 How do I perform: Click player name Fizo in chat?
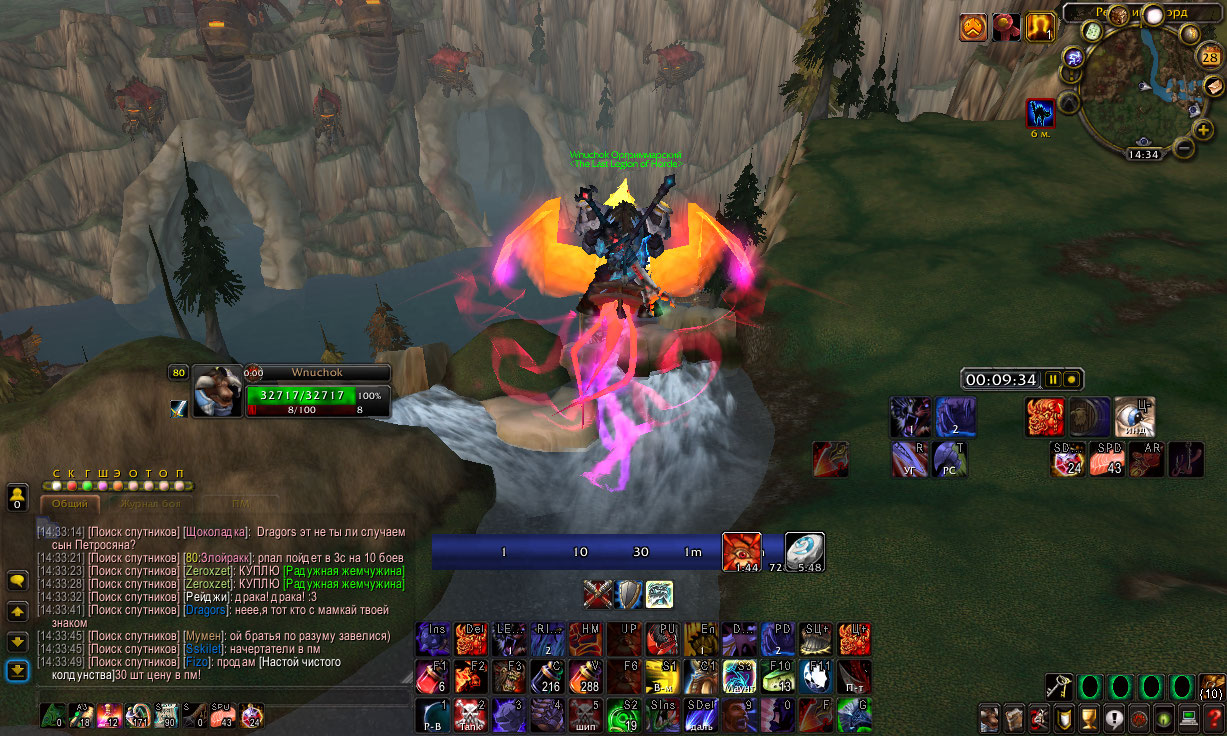pyautogui.click(x=196, y=662)
